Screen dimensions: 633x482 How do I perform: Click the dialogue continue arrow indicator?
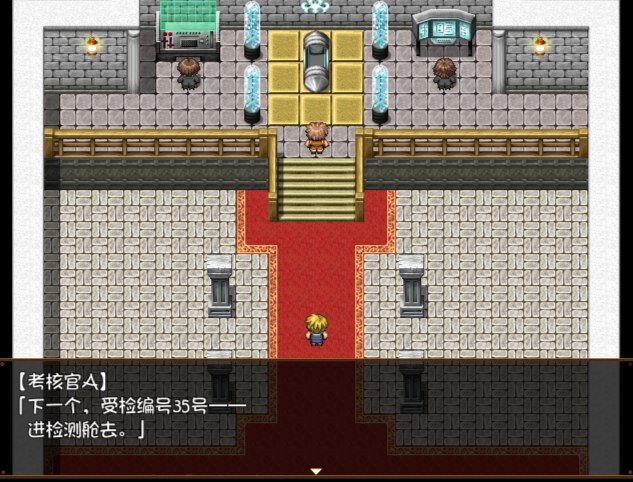(316, 470)
